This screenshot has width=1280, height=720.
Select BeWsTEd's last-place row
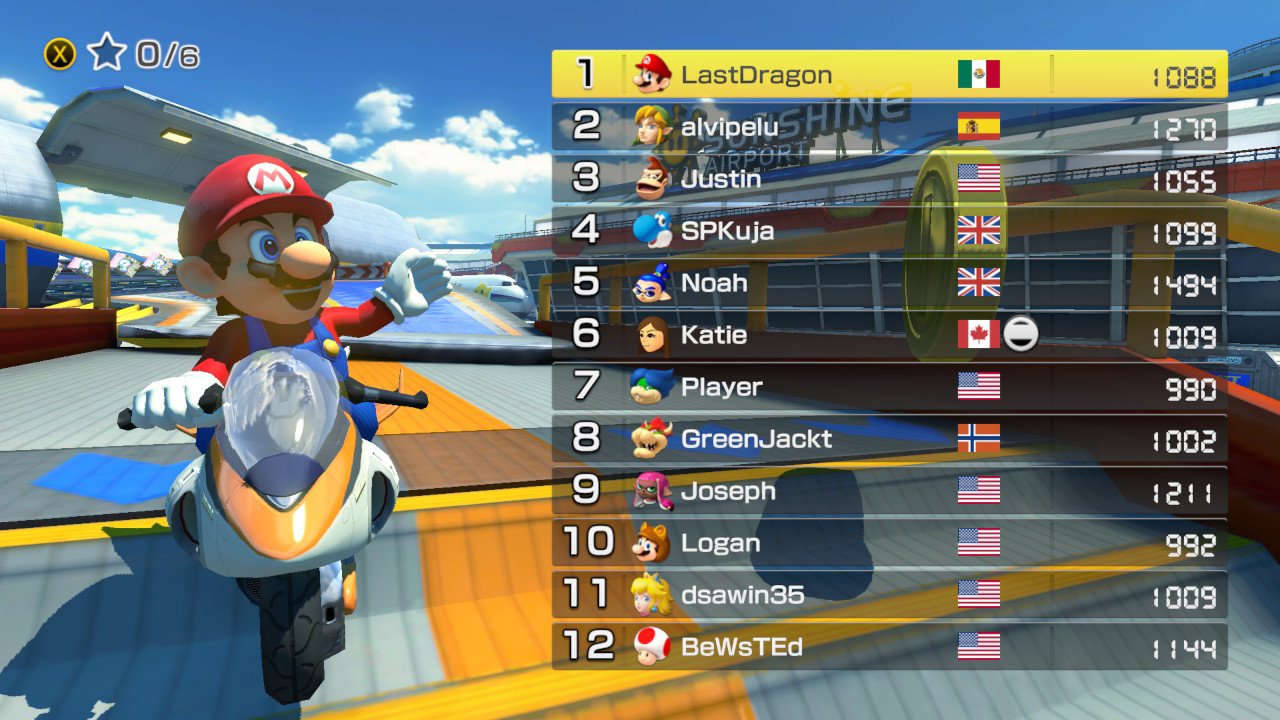pyautogui.click(x=889, y=647)
